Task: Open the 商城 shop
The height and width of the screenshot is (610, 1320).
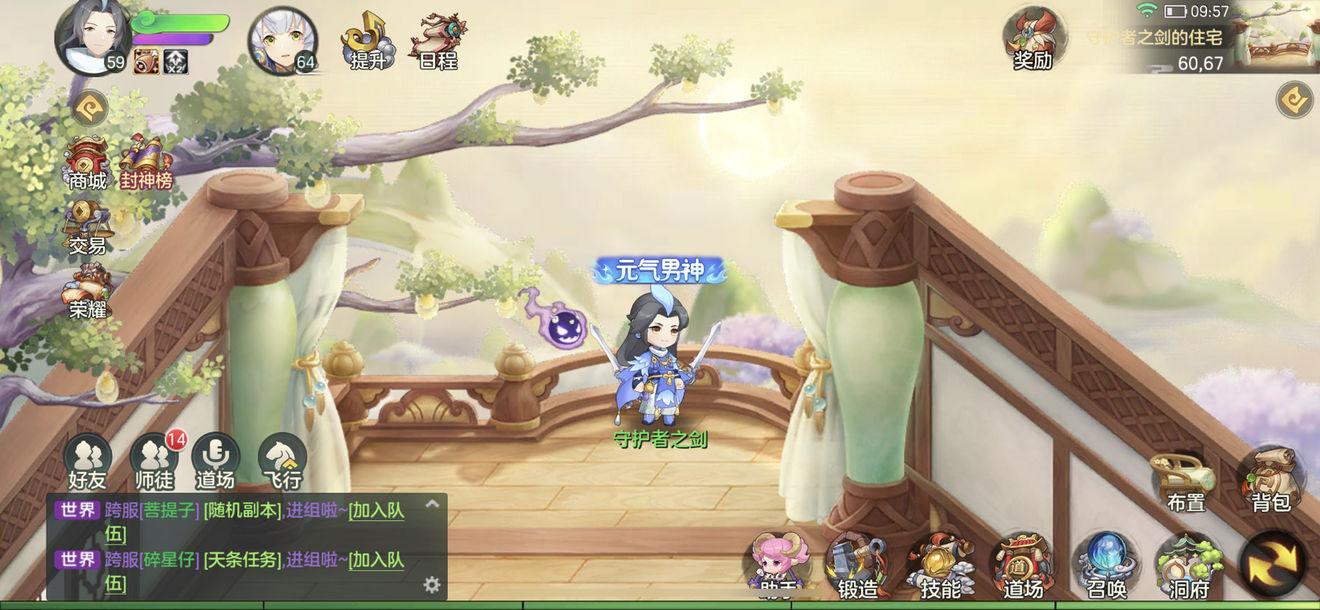Action: [x=87, y=165]
